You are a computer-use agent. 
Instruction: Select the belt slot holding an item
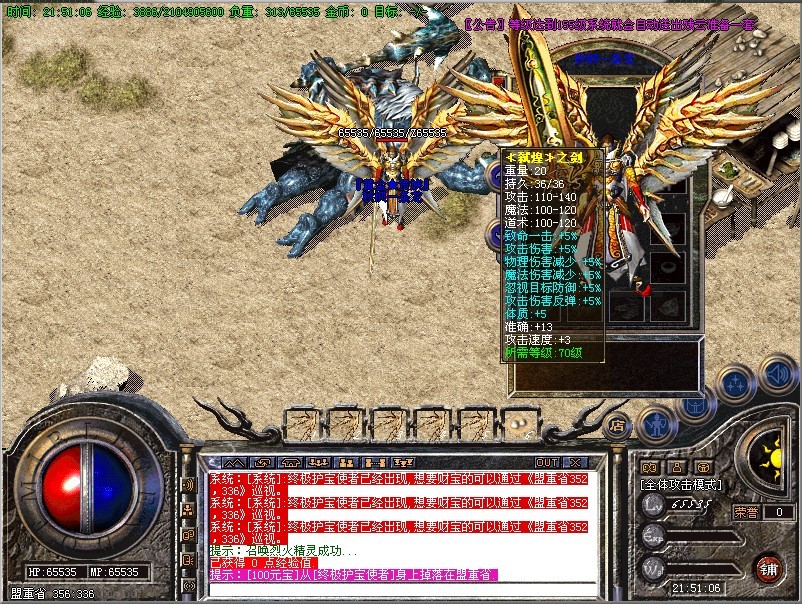click(516, 424)
